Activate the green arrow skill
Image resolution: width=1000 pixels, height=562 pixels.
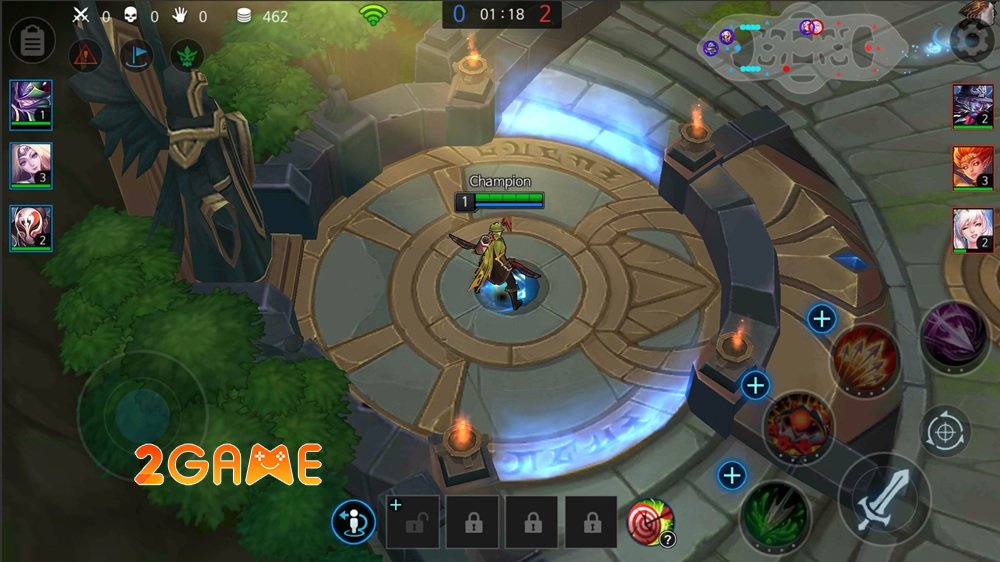(x=775, y=514)
